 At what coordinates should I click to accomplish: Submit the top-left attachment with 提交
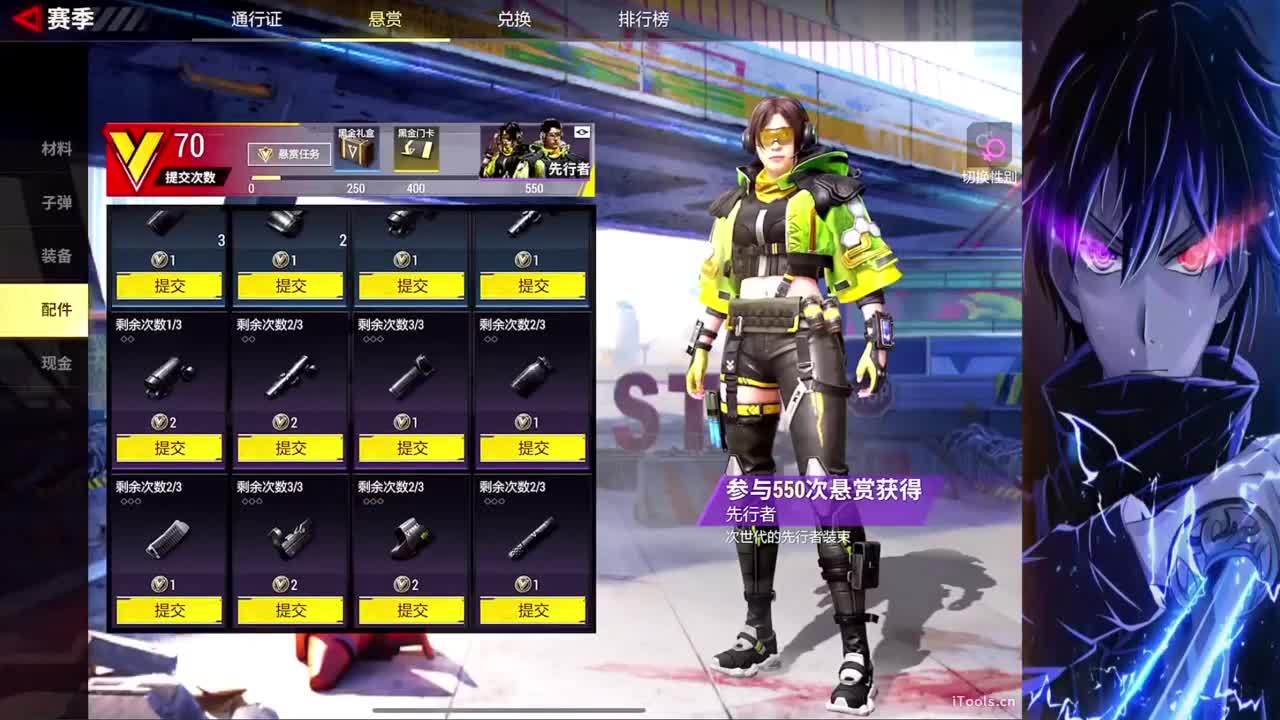tap(168, 285)
